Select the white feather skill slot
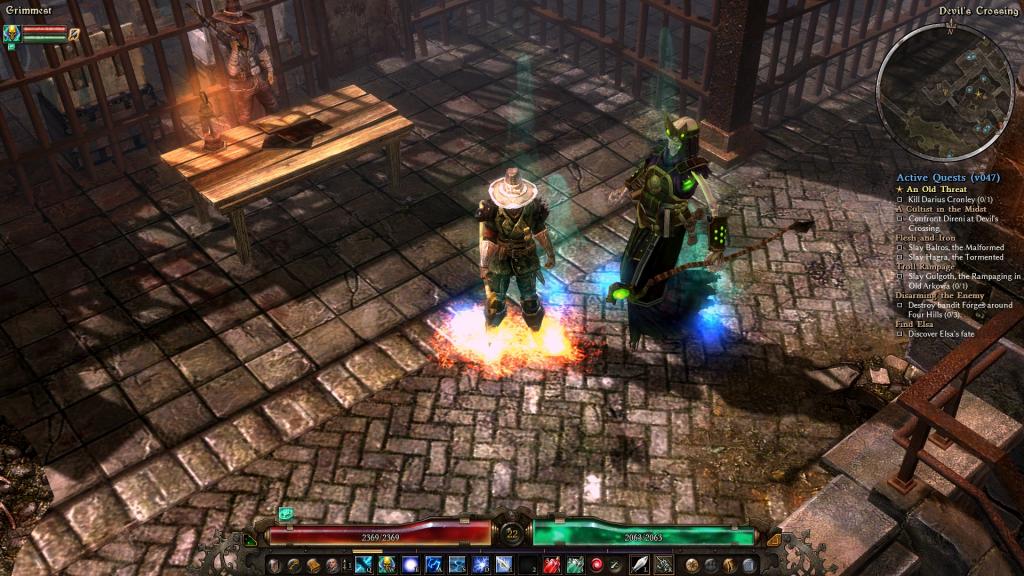1024x576 pixels. pos(639,565)
